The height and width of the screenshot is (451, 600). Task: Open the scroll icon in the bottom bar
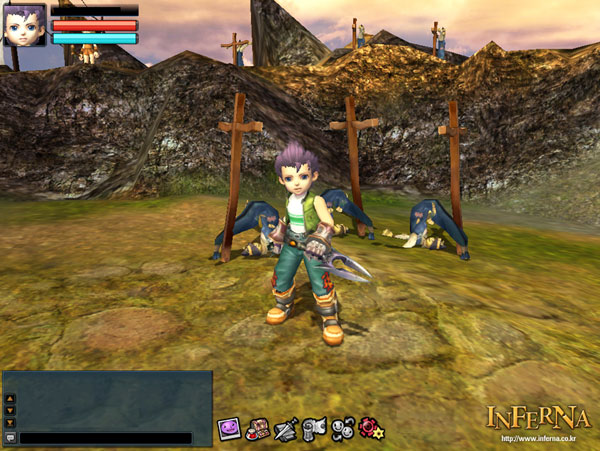(x=314, y=429)
